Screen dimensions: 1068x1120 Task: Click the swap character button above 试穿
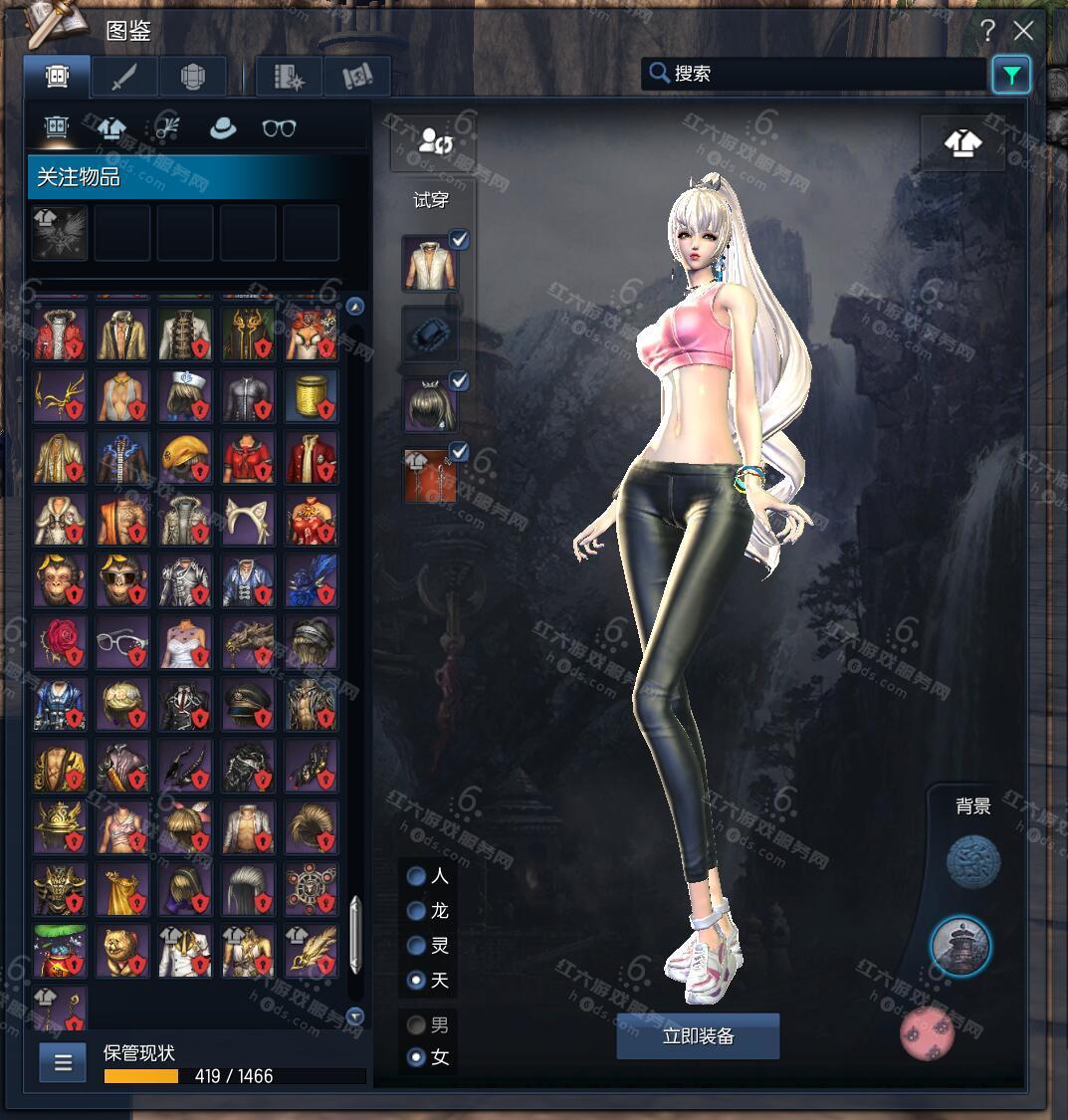(x=432, y=141)
